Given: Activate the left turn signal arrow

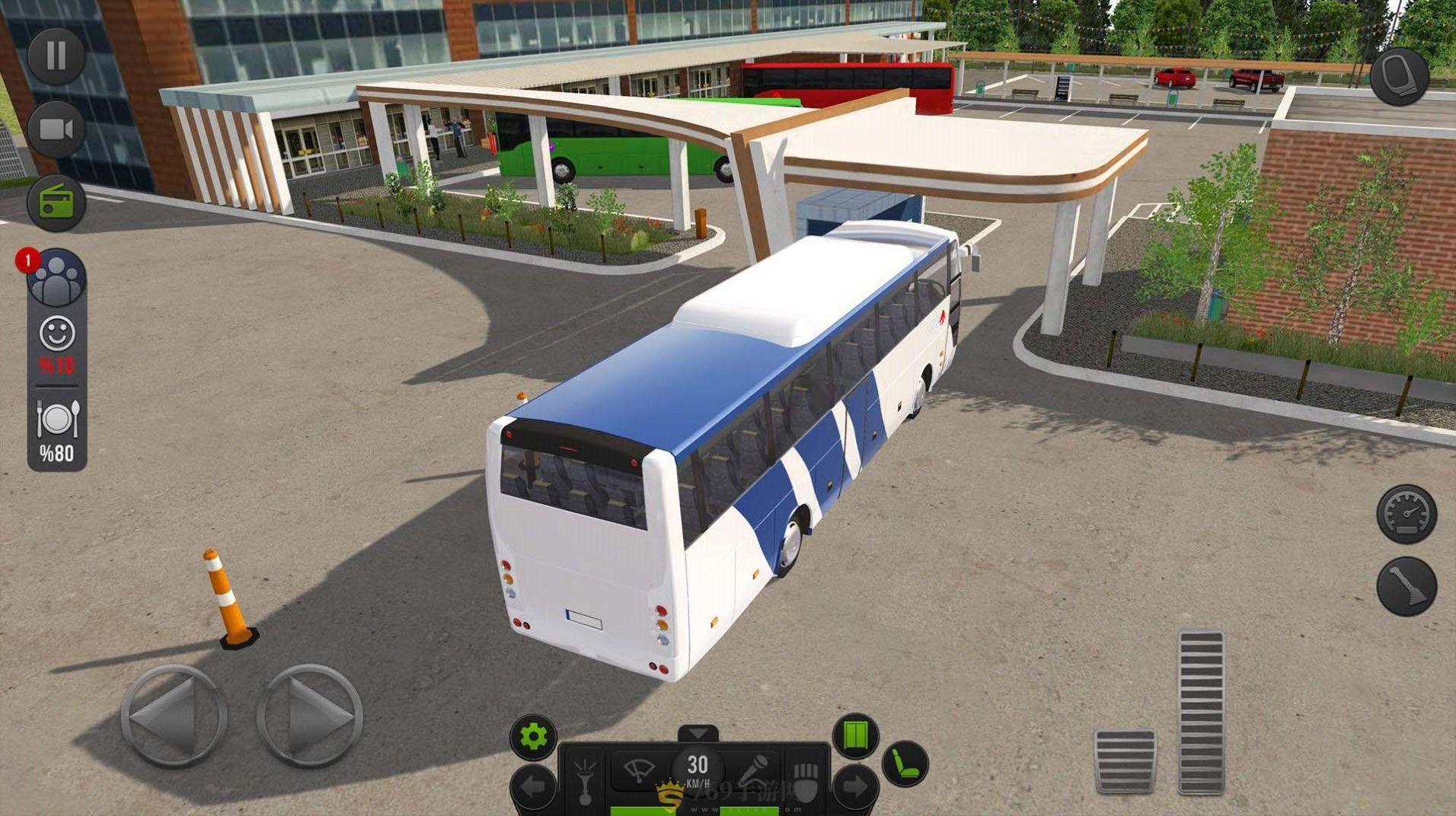Looking at the screenshot, I should click(533, 787).
